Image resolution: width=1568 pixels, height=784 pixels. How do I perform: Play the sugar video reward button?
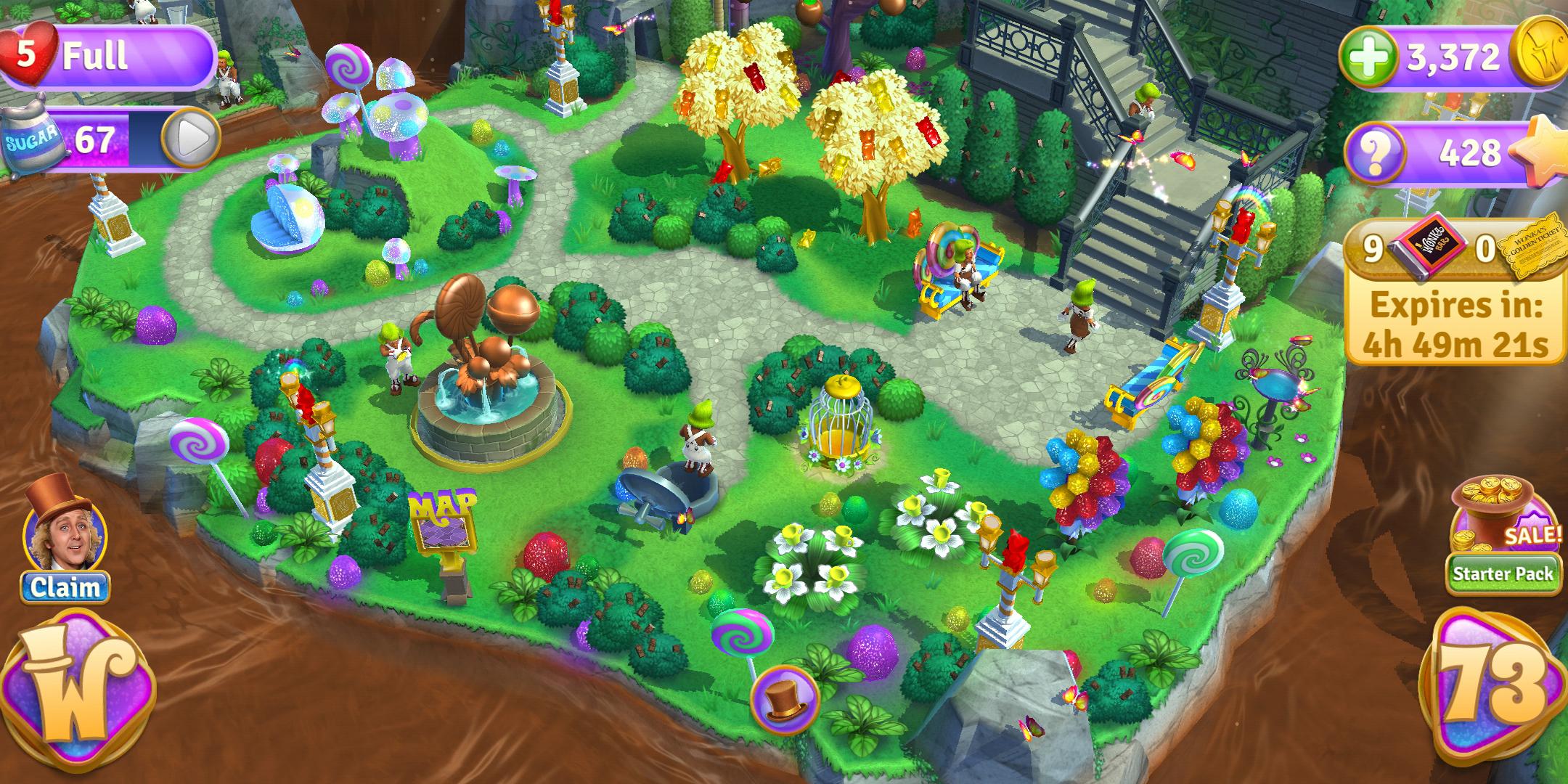point(190,138)
